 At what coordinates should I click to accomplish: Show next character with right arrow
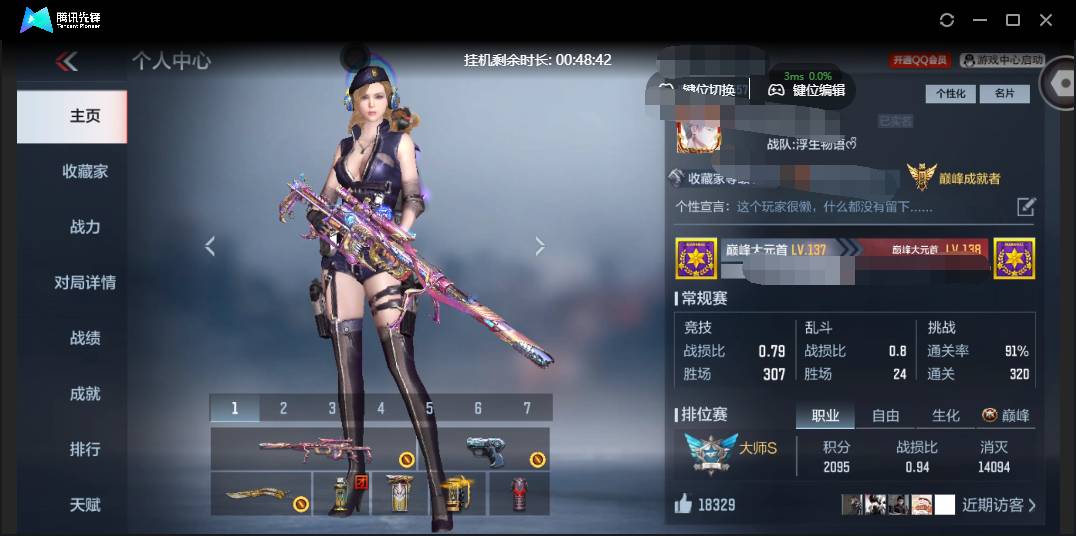[540, 246]
